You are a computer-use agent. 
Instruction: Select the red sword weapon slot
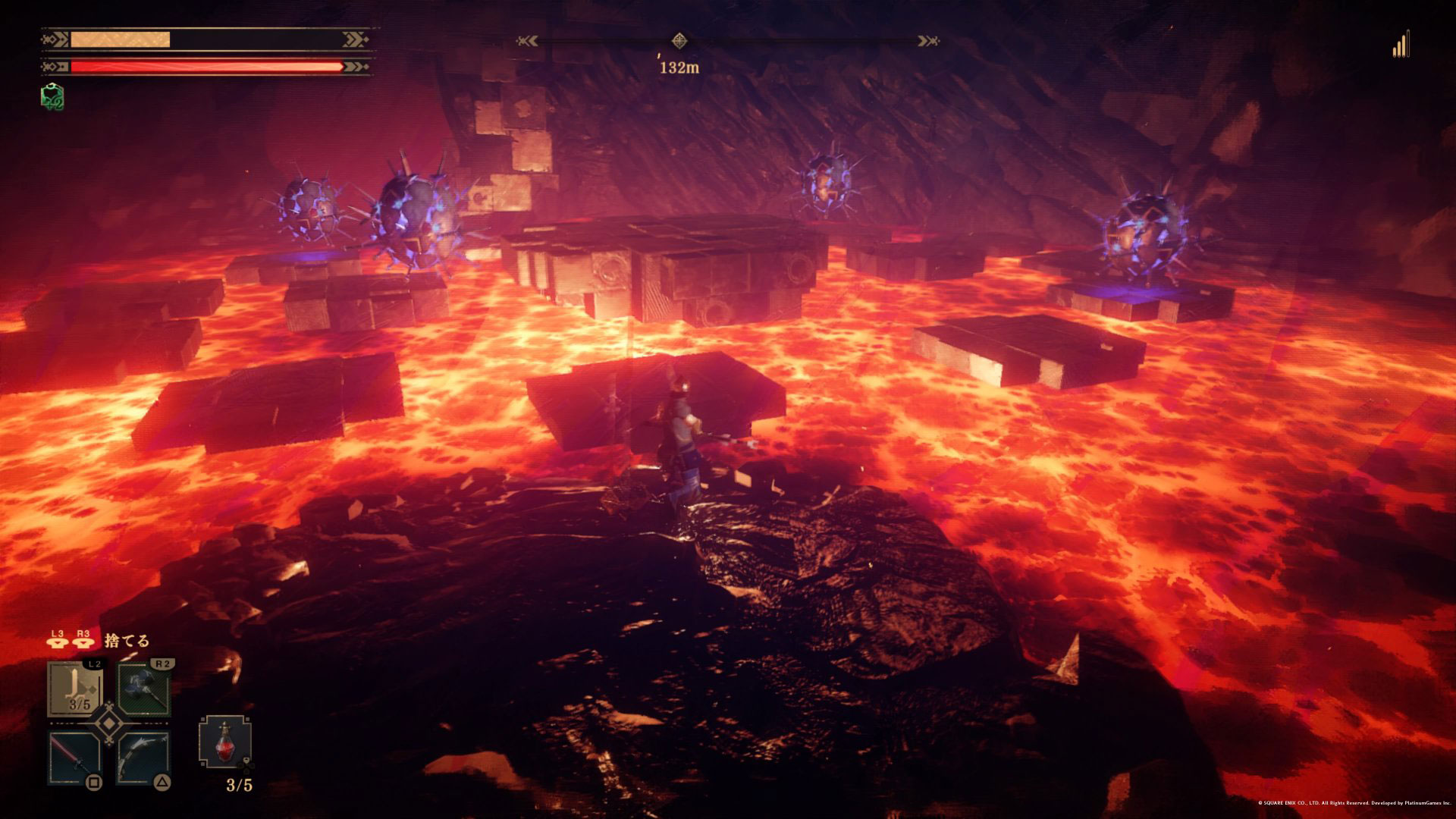[x=75, y=758]
